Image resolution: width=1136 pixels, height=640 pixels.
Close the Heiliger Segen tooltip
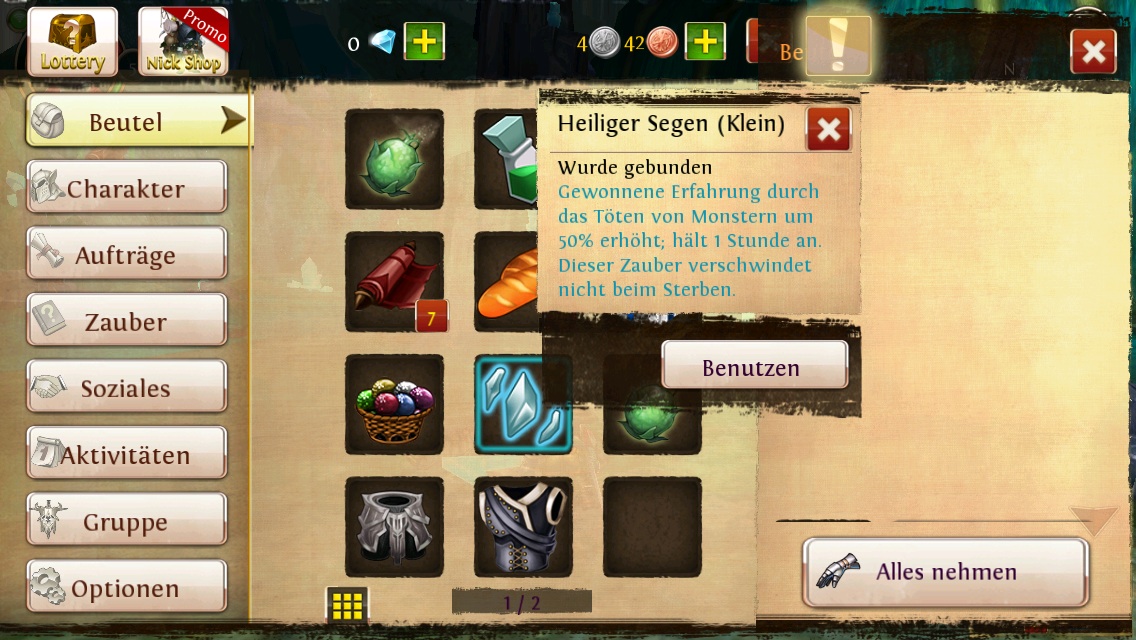point(828,129)
